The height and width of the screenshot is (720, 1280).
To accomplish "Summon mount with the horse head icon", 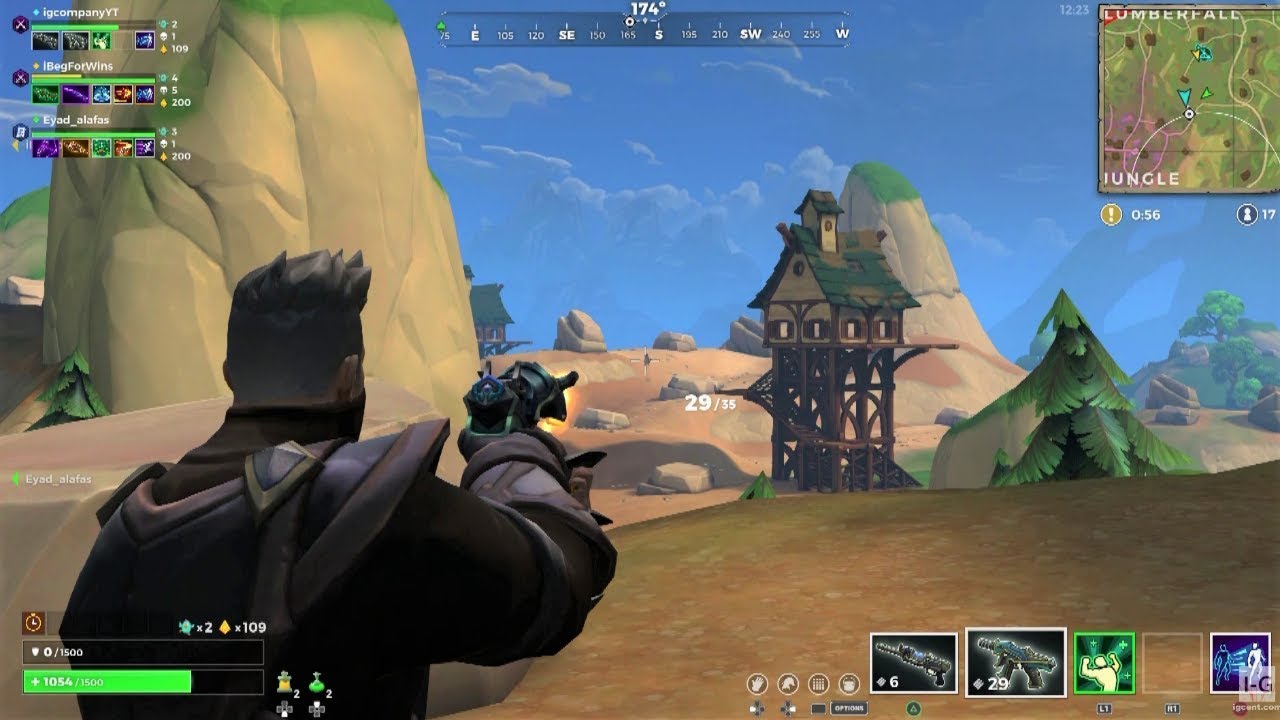I will [788, 684].
